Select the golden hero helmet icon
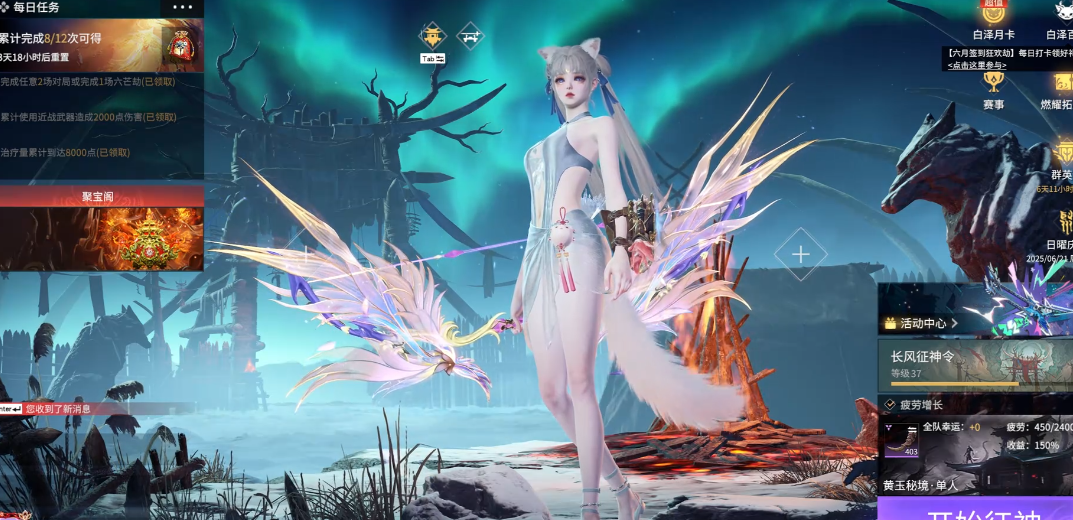 point(432,36)
